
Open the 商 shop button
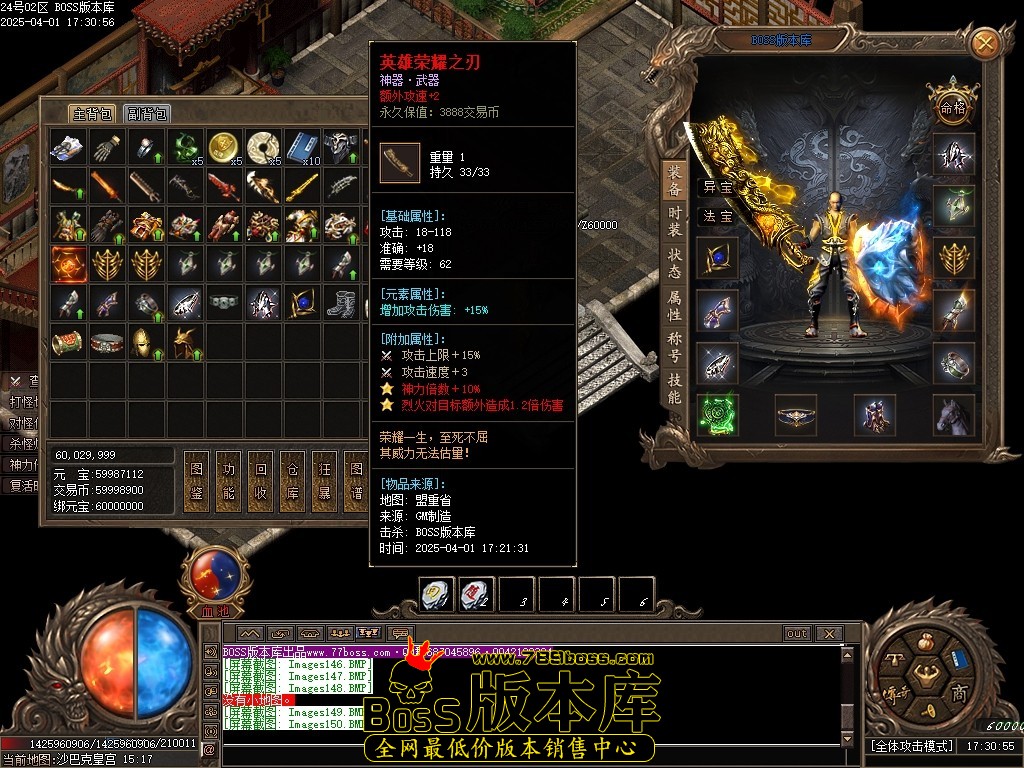pyautogui.click(x=958, y=694)
